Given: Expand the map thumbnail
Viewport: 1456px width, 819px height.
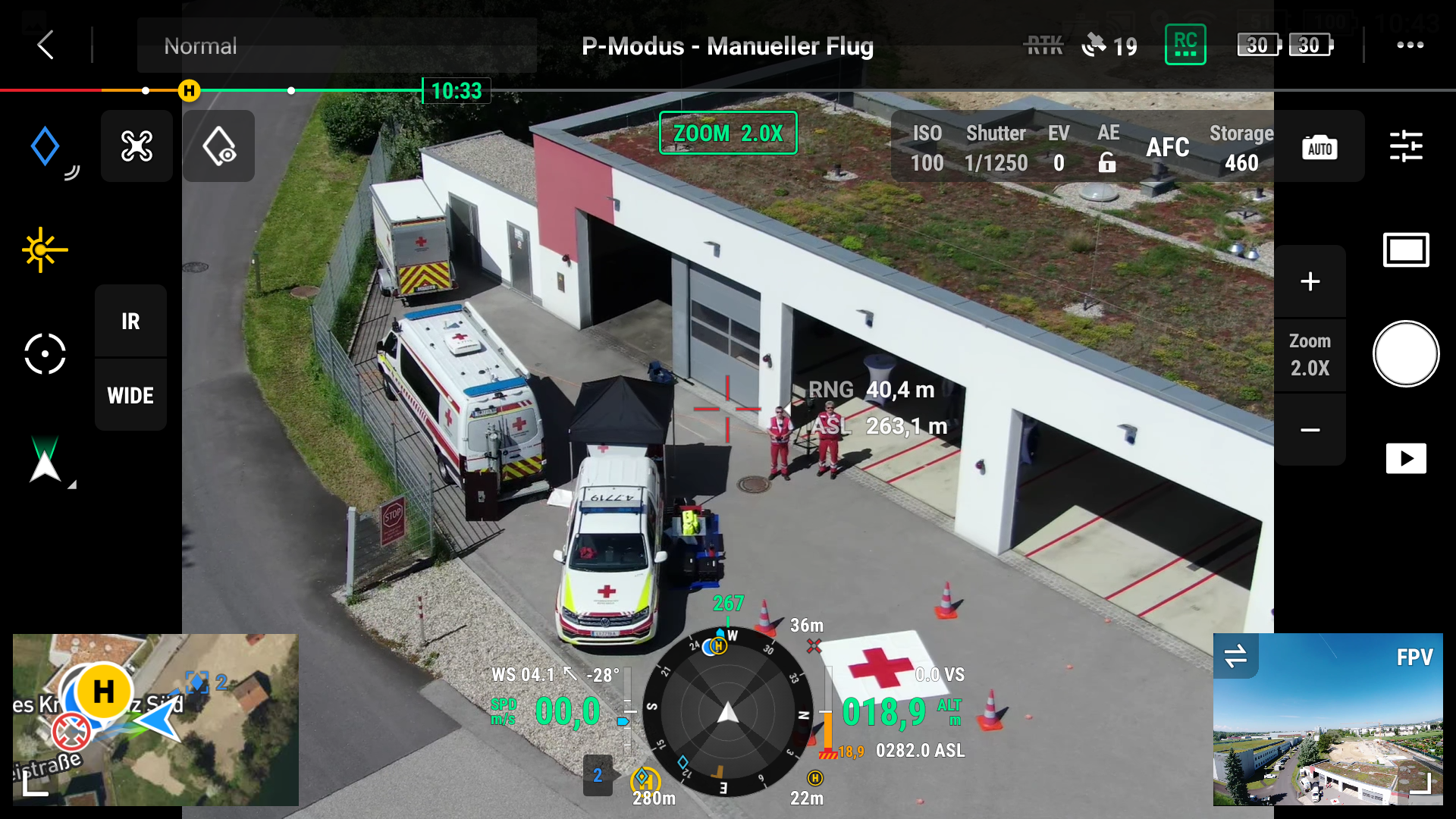Looking at the screenshot, I should click(x=34, y=785).
